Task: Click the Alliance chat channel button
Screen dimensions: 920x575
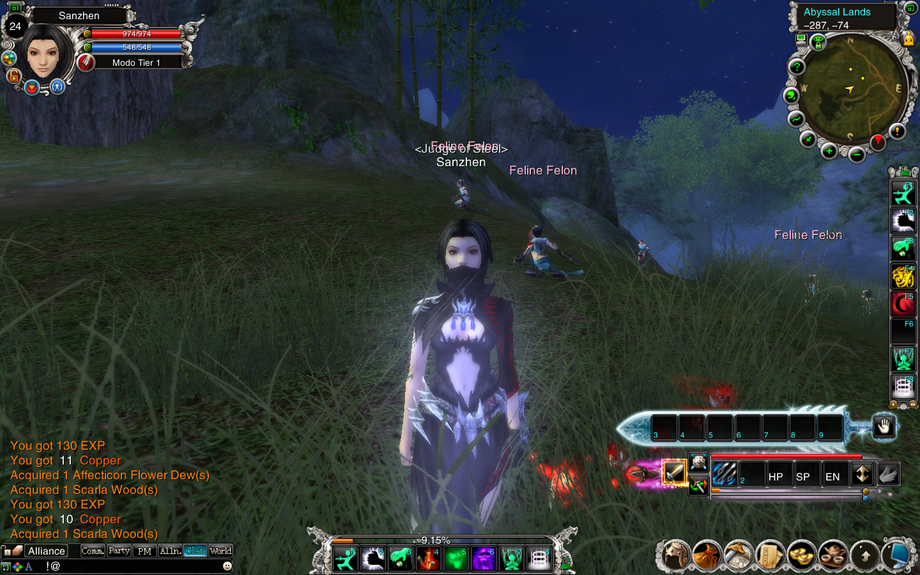Action: coord(46,551)
